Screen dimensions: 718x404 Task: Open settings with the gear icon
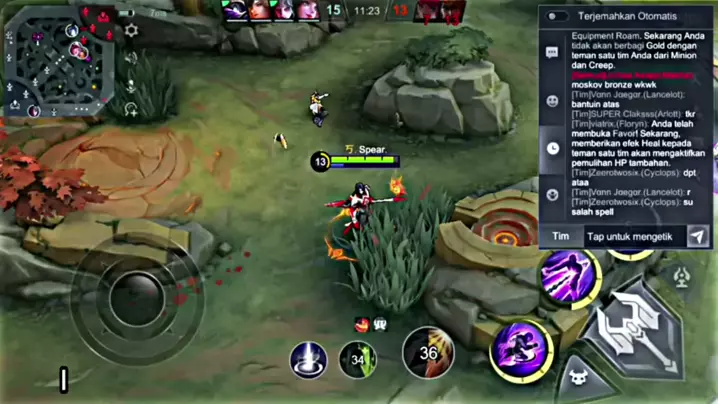(x=131, y=32)
